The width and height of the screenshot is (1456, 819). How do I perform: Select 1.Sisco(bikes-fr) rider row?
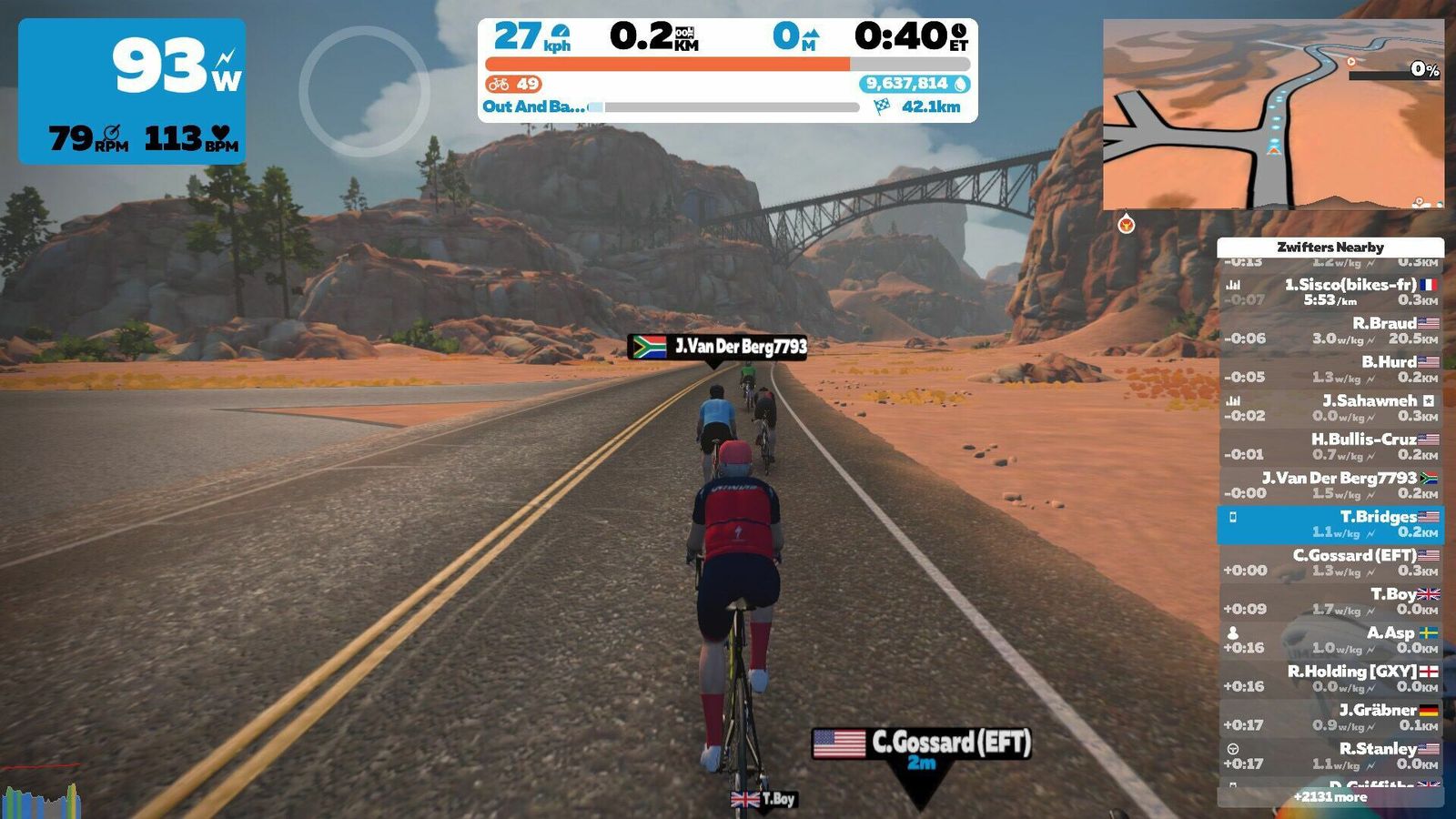[1330, 292]
